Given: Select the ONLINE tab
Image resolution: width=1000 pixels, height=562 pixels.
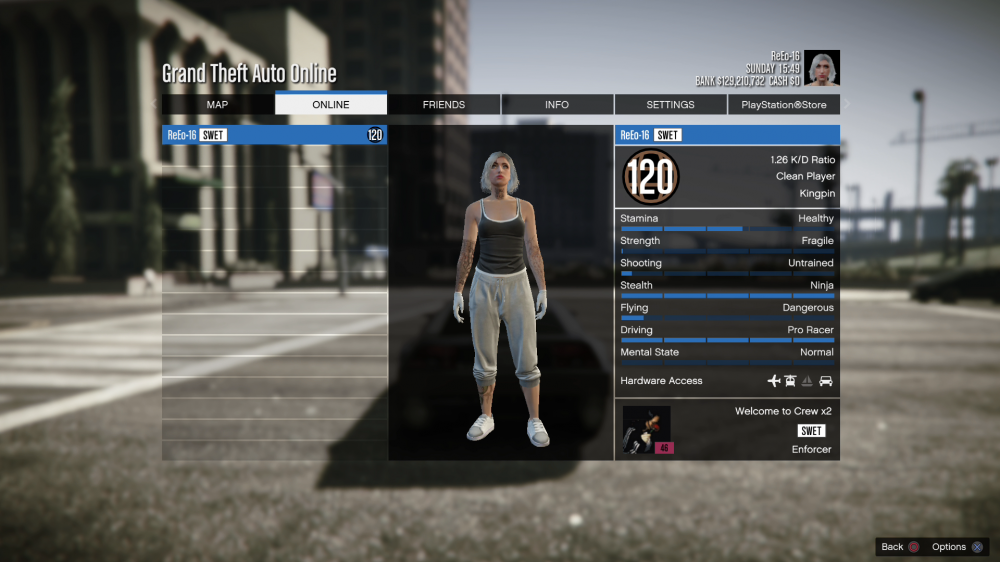Looking at the screenshot, I should point(331,105).
